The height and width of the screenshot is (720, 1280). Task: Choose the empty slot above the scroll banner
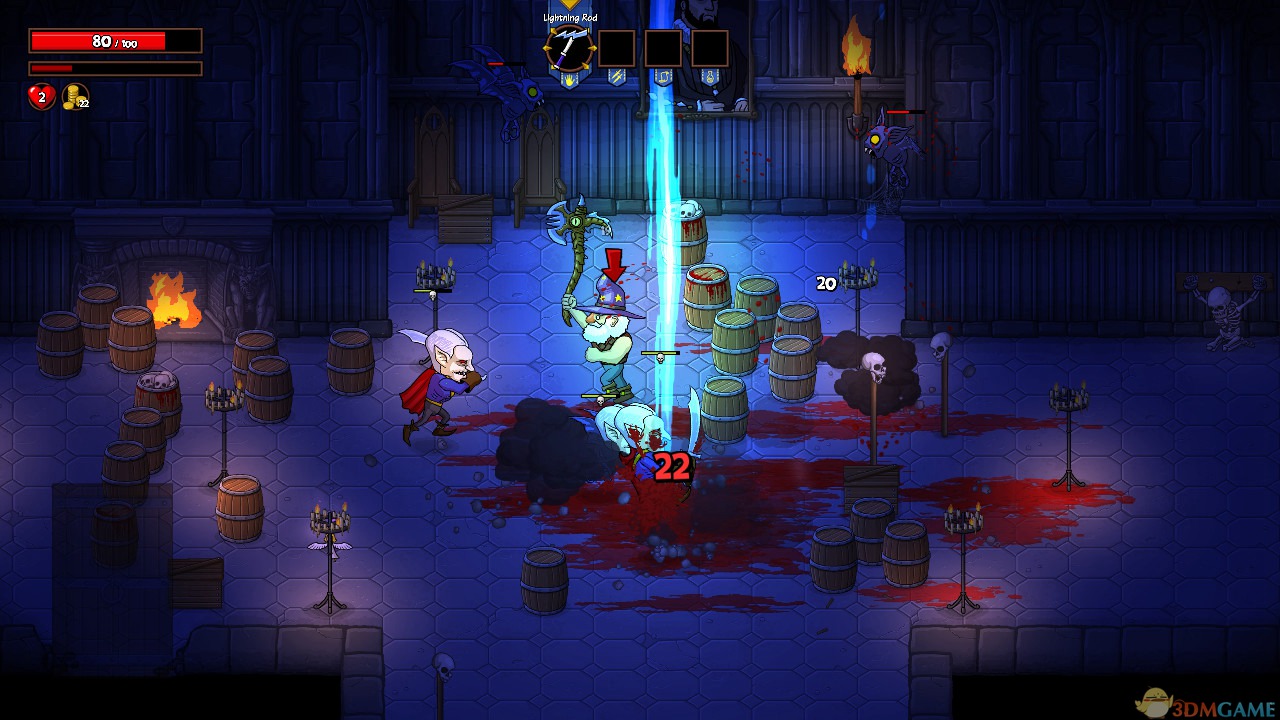[x=663, y=48]
